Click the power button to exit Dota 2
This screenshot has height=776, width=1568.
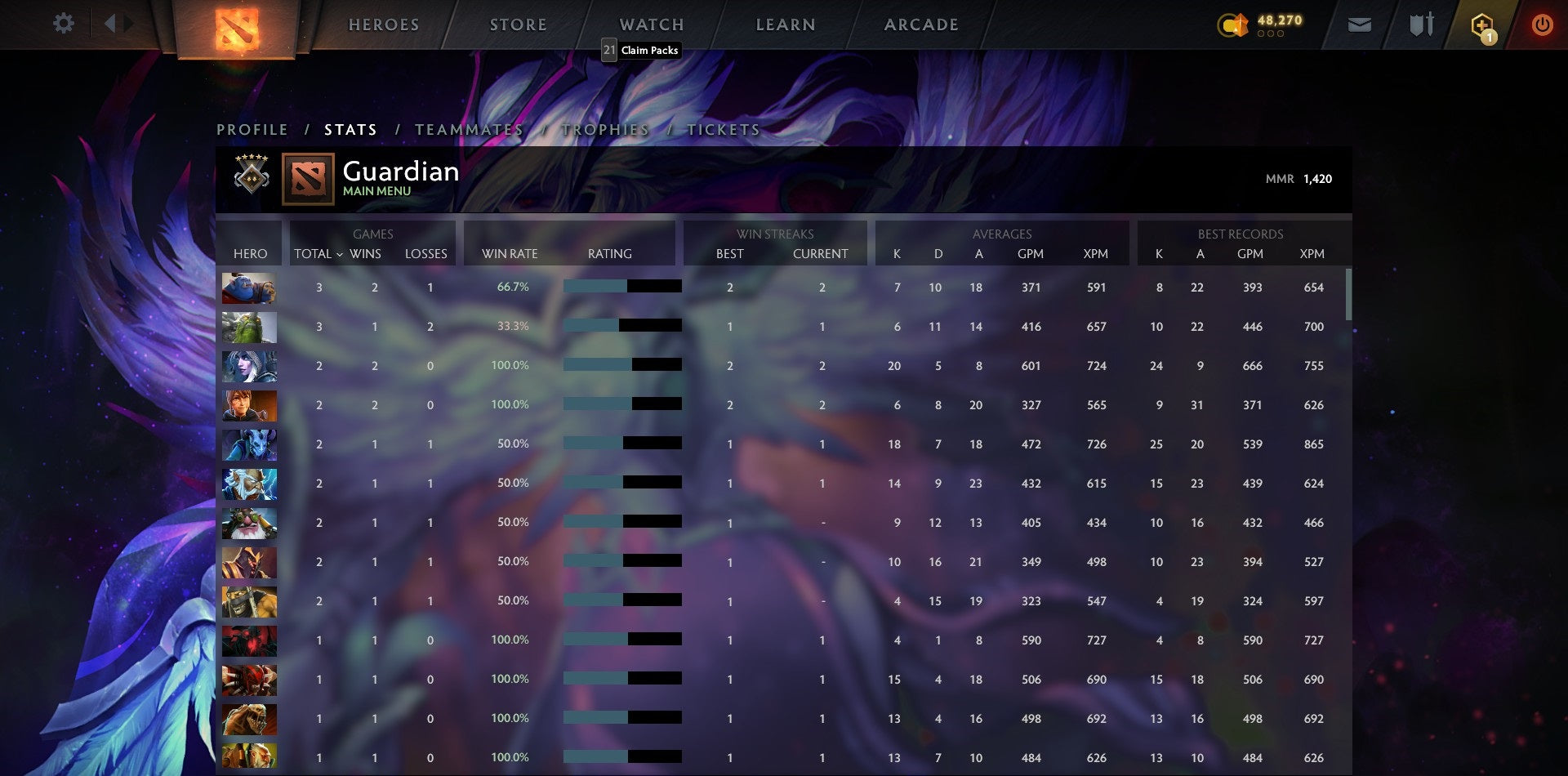1543,25
